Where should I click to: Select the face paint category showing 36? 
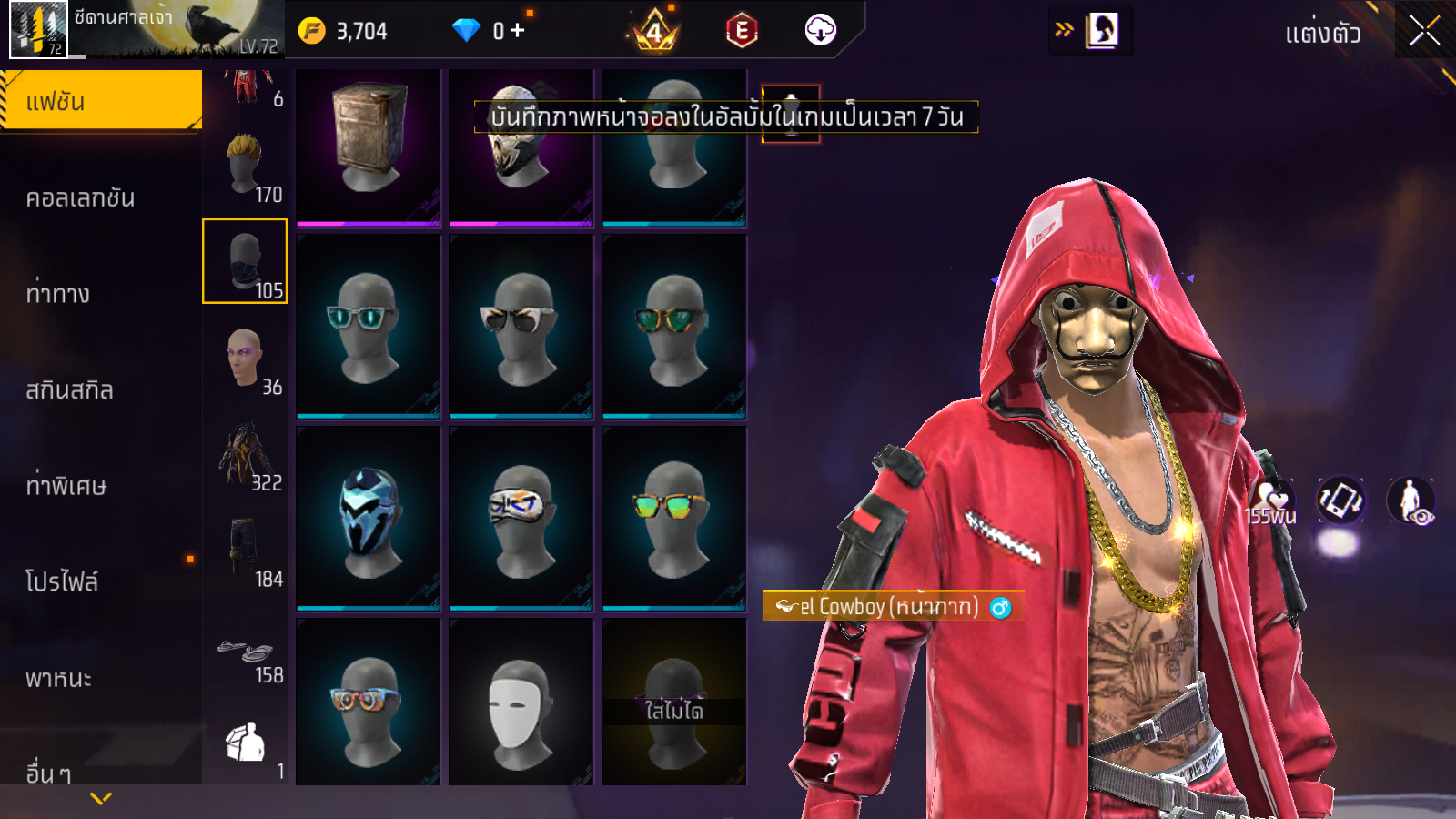pos(246,359)
